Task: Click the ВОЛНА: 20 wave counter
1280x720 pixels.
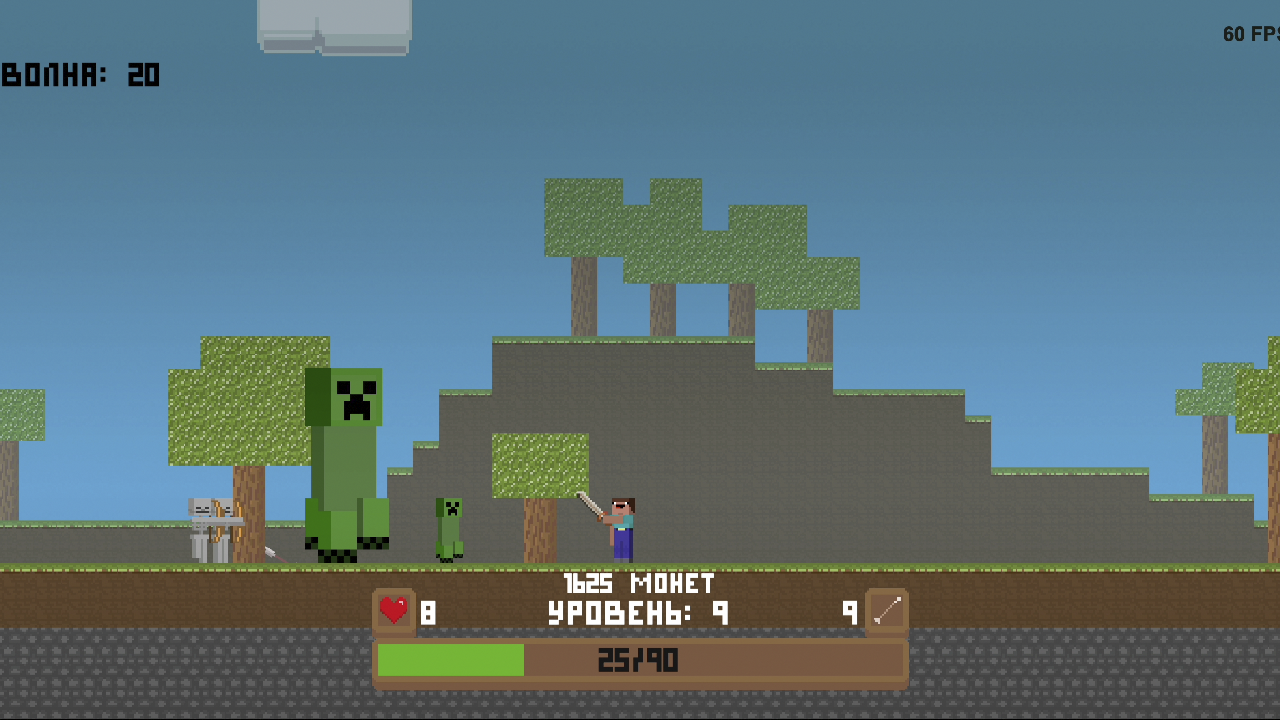Action: point(80,75)
